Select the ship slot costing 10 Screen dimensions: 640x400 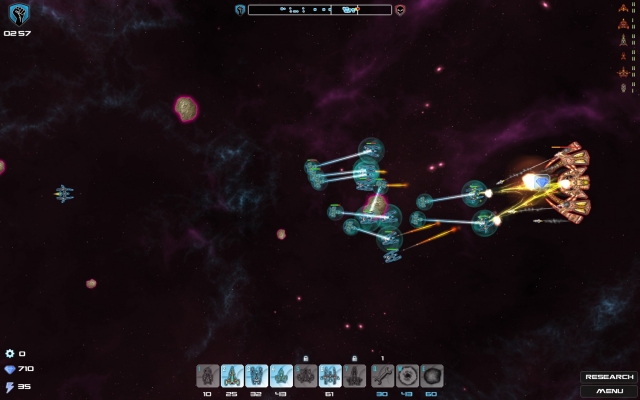[207, 376]
